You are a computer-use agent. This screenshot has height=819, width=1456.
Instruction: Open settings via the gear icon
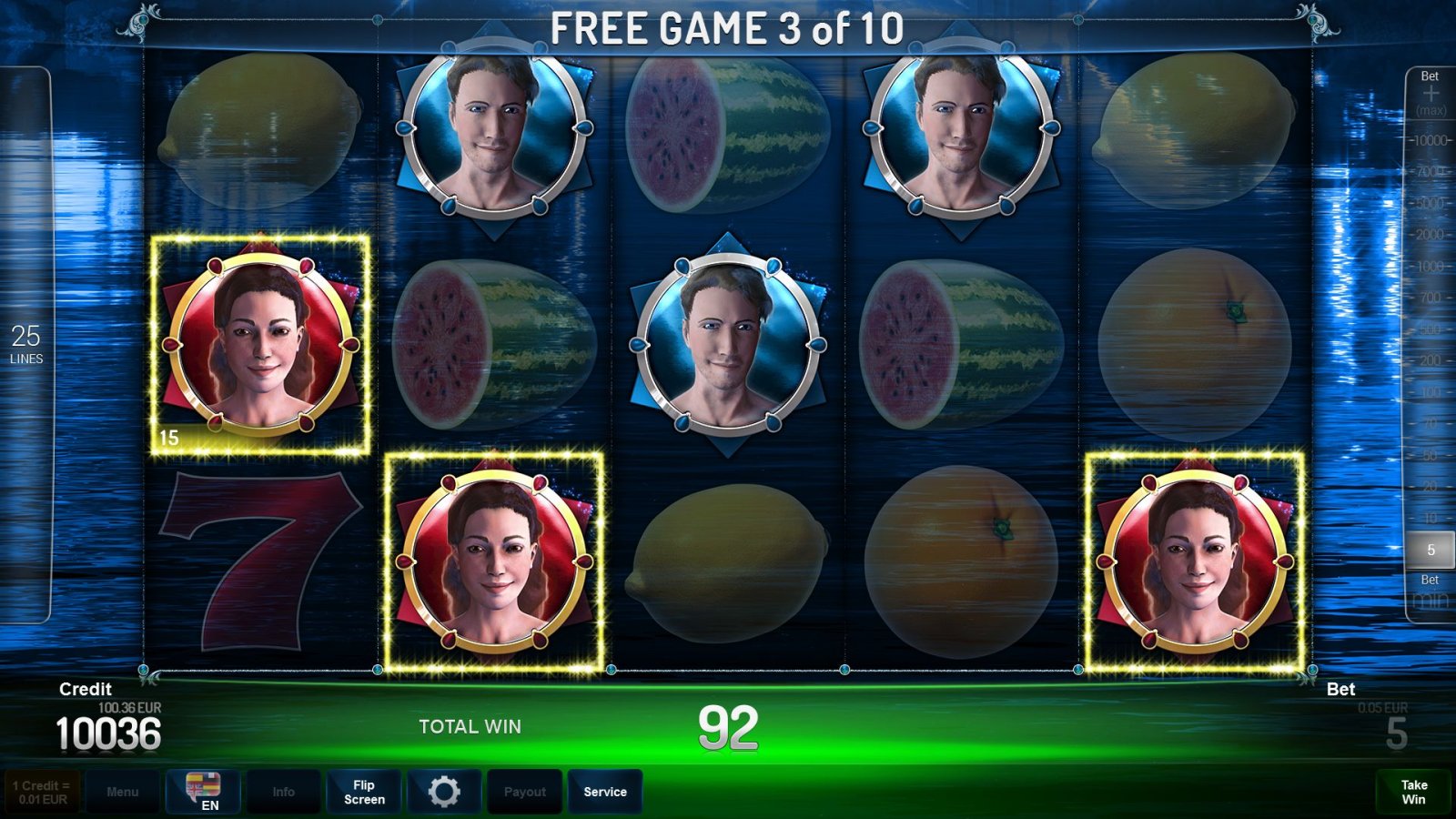444,792
